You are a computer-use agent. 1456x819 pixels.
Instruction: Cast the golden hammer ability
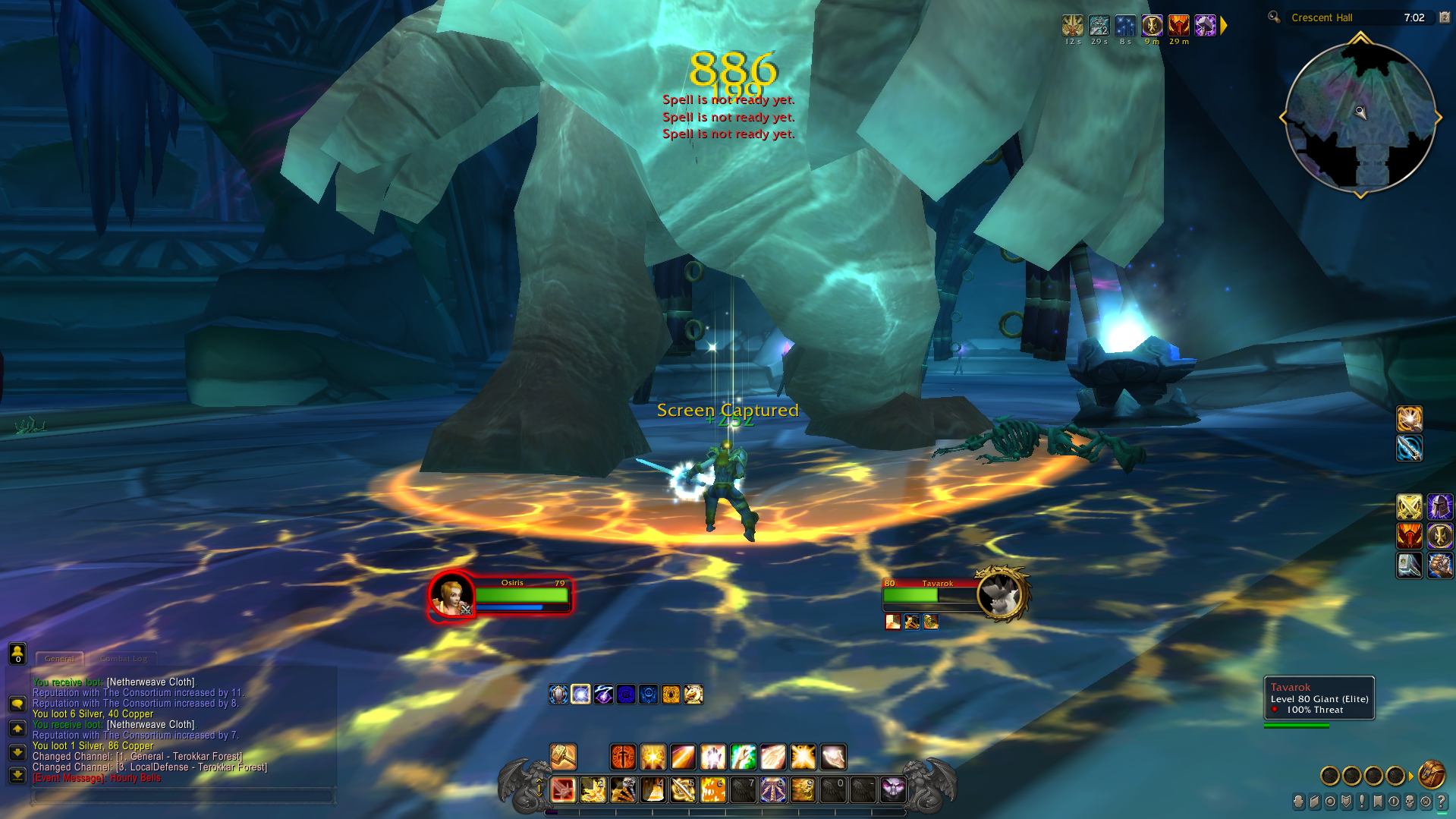[563, 756]
